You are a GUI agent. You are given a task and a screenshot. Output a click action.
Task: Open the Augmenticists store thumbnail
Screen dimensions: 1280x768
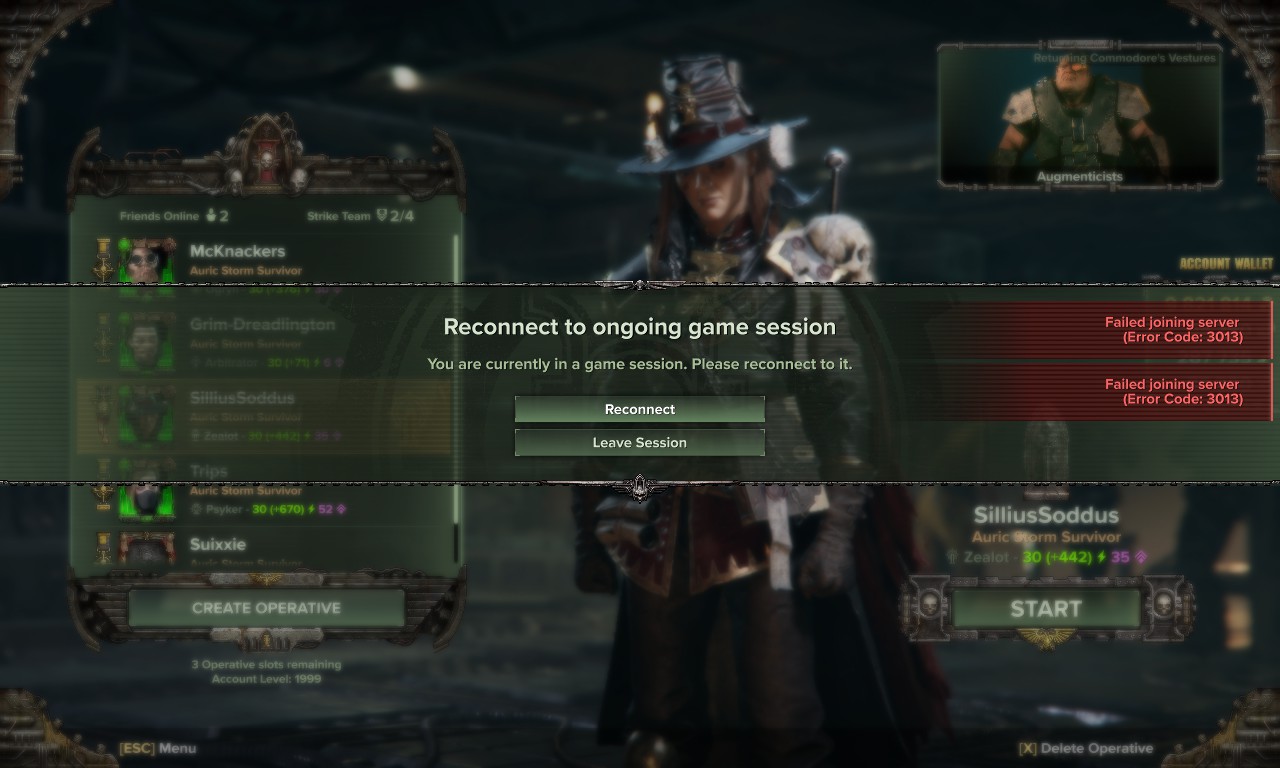(x=1079, y=117)
